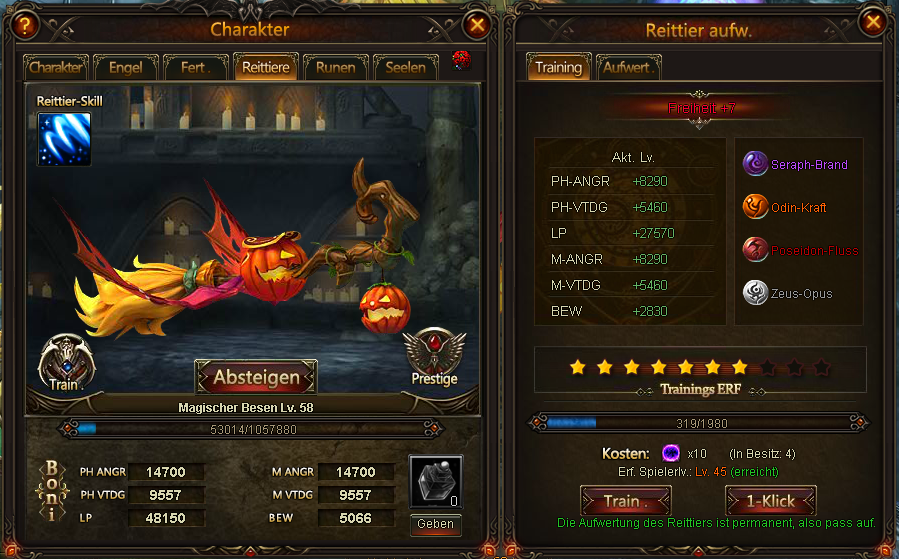Switch to the Aufwert. tab
899x559 pixels.
[x=628, y=68]
